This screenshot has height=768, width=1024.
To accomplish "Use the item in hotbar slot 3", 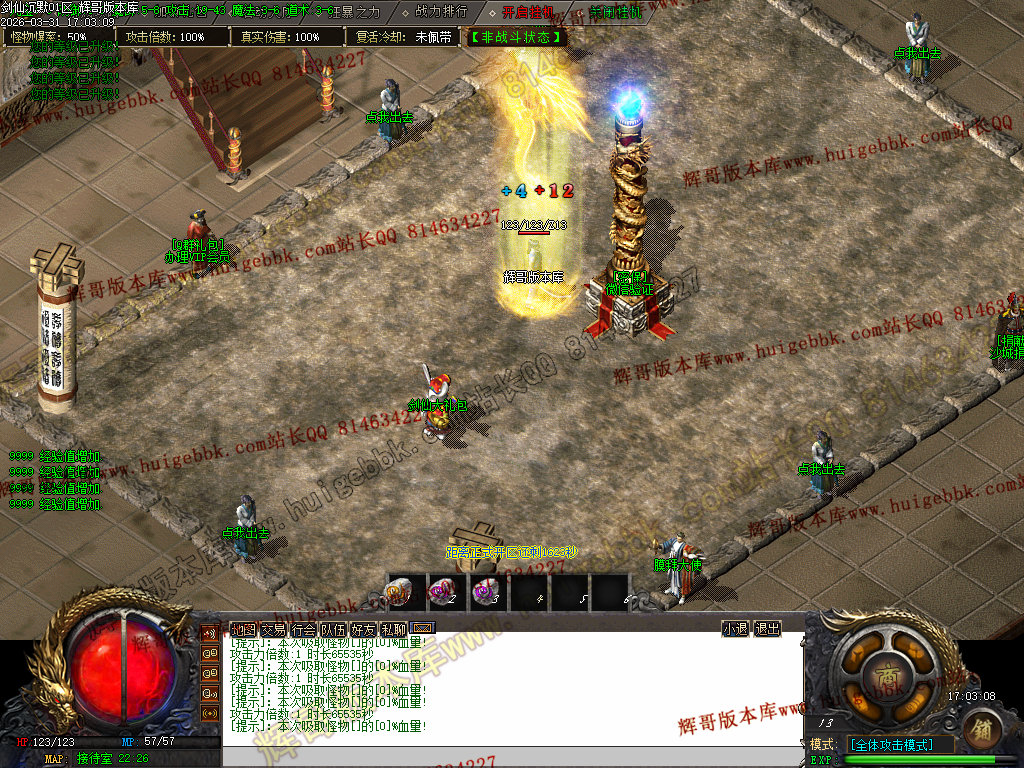I will click(486, 591).
